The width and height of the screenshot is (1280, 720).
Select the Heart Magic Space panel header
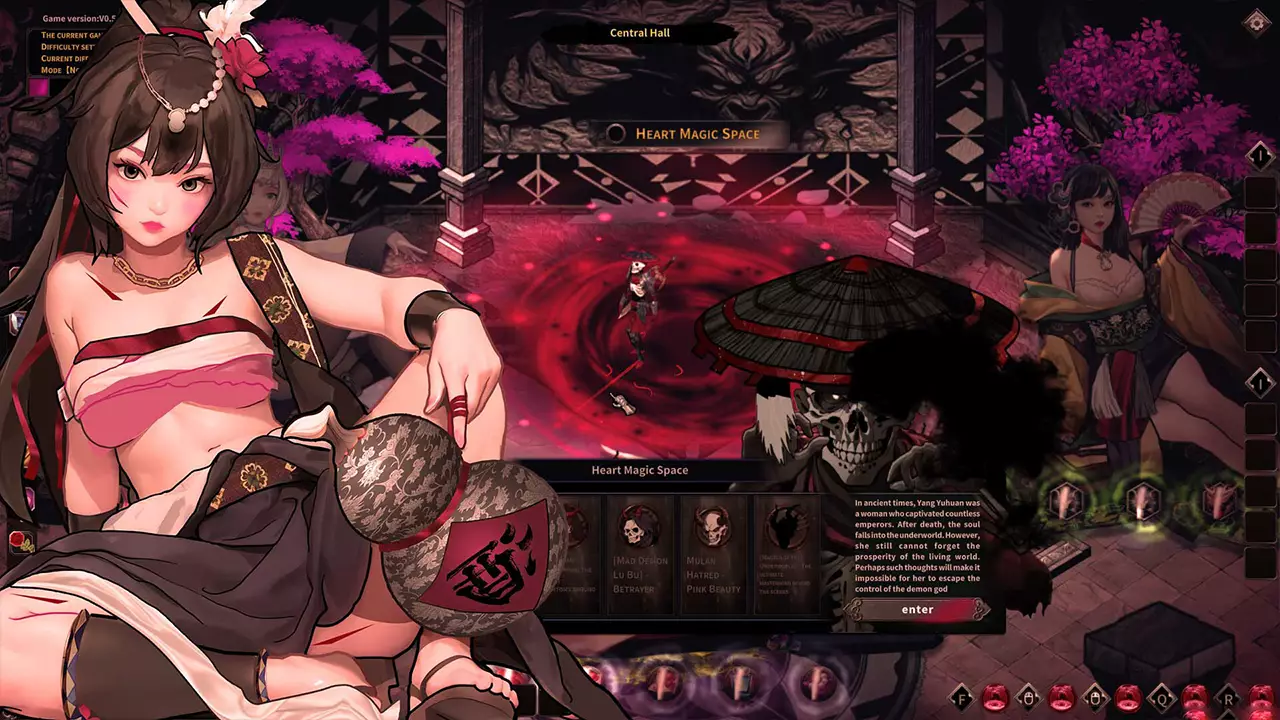click(639, 469)
